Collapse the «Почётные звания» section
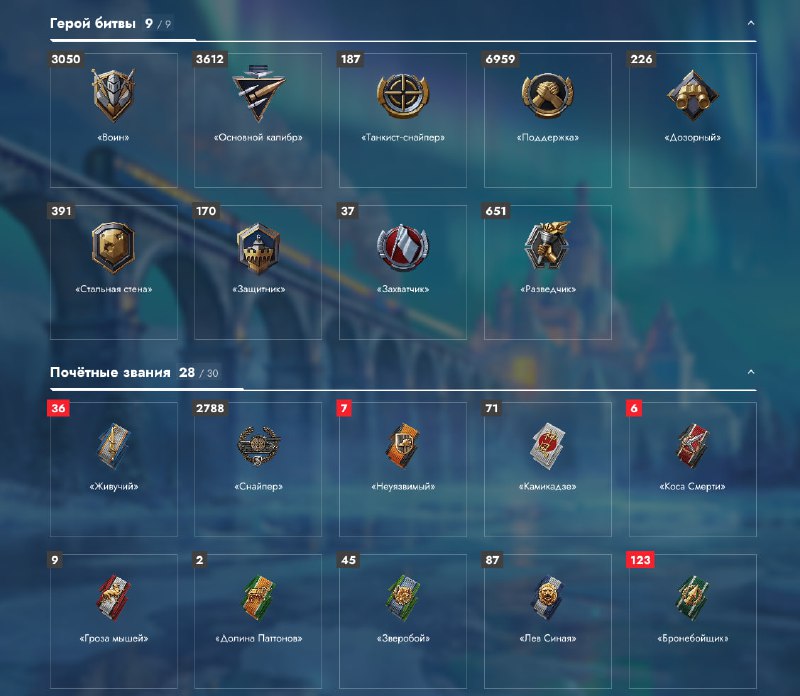800x696 pixels. pos(751,372)
